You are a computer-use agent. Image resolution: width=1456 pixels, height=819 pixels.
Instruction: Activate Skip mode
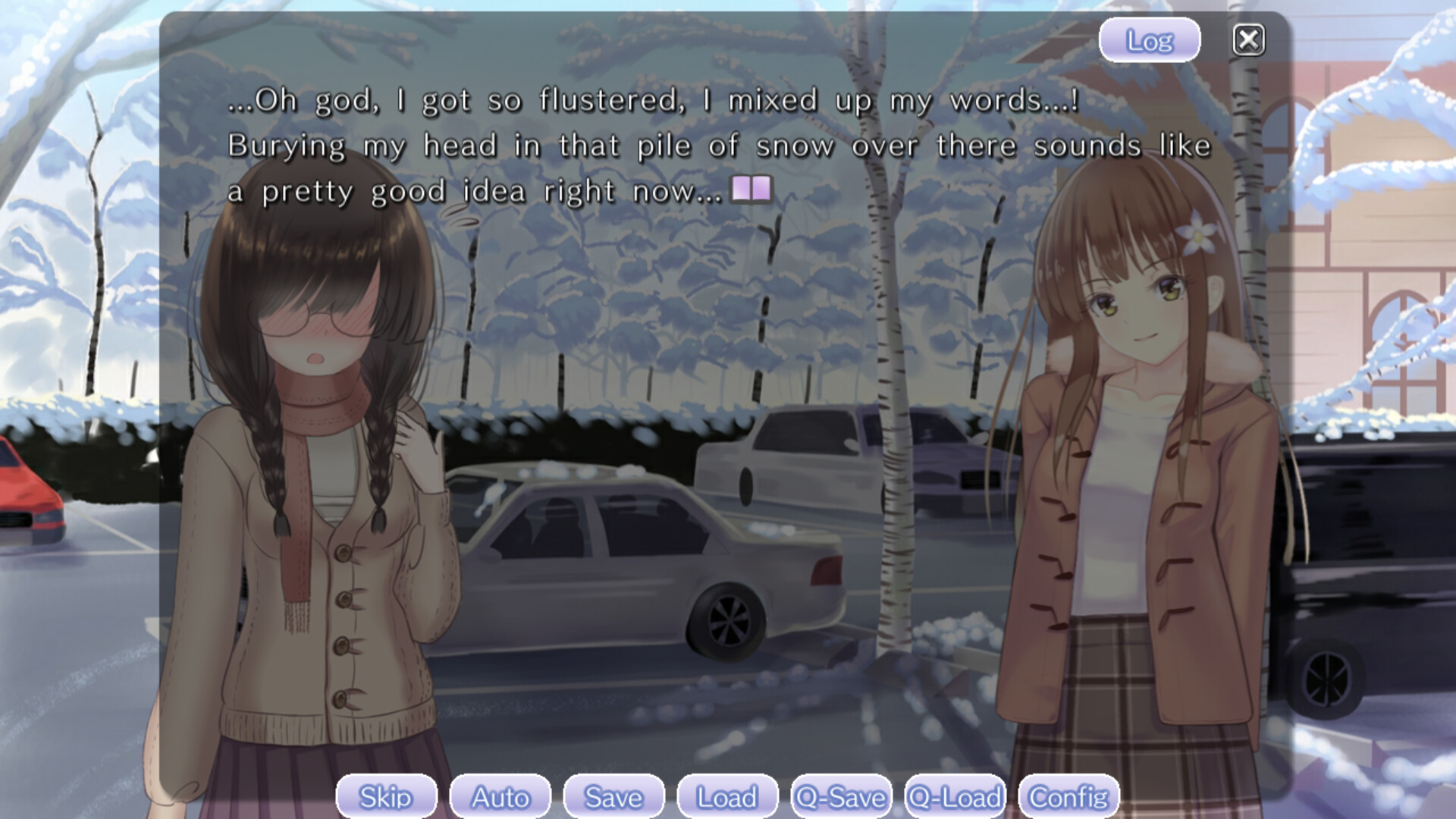[x=386, y=796]
